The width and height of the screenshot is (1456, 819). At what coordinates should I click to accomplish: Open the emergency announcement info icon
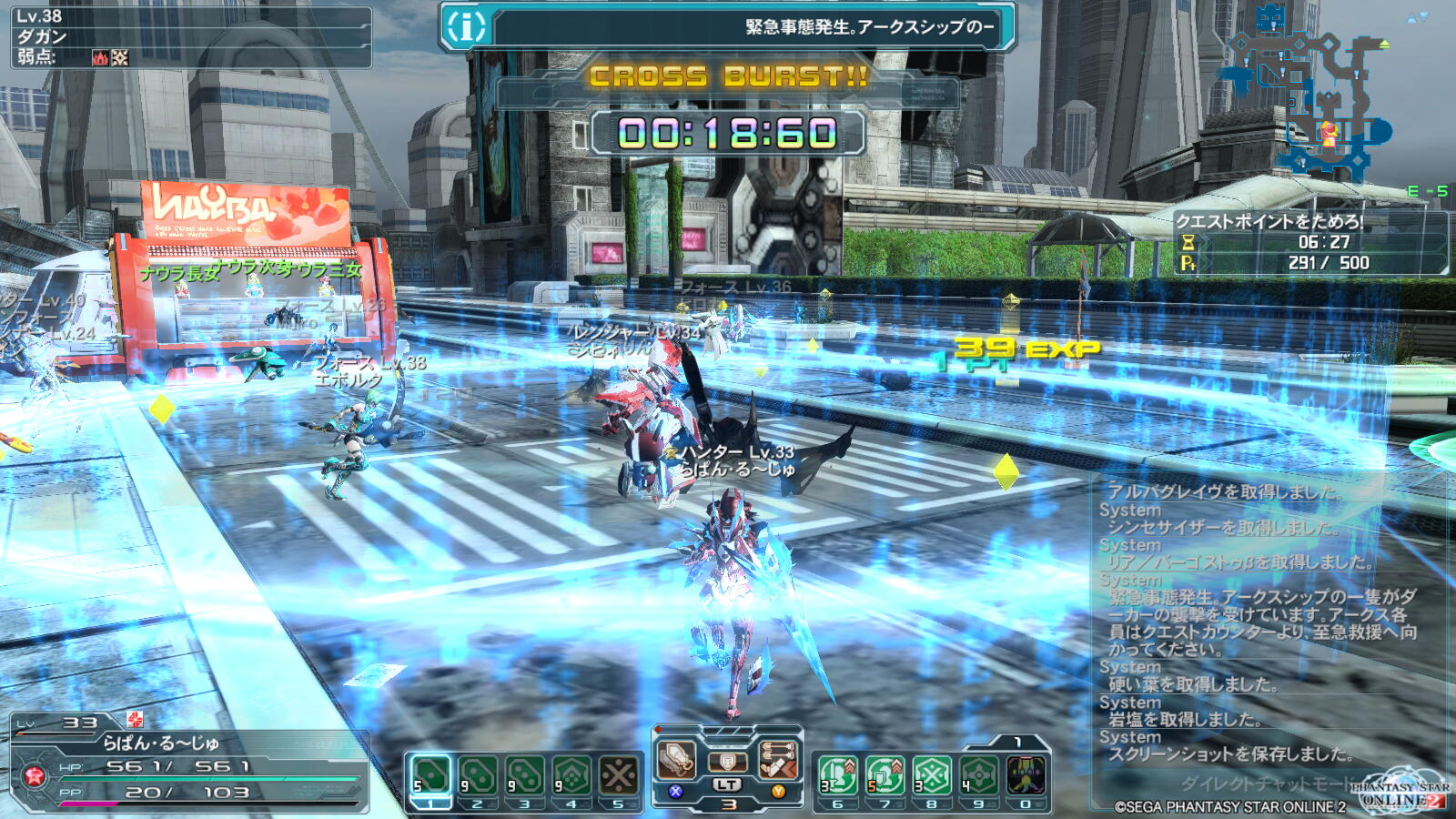(466, 27)
